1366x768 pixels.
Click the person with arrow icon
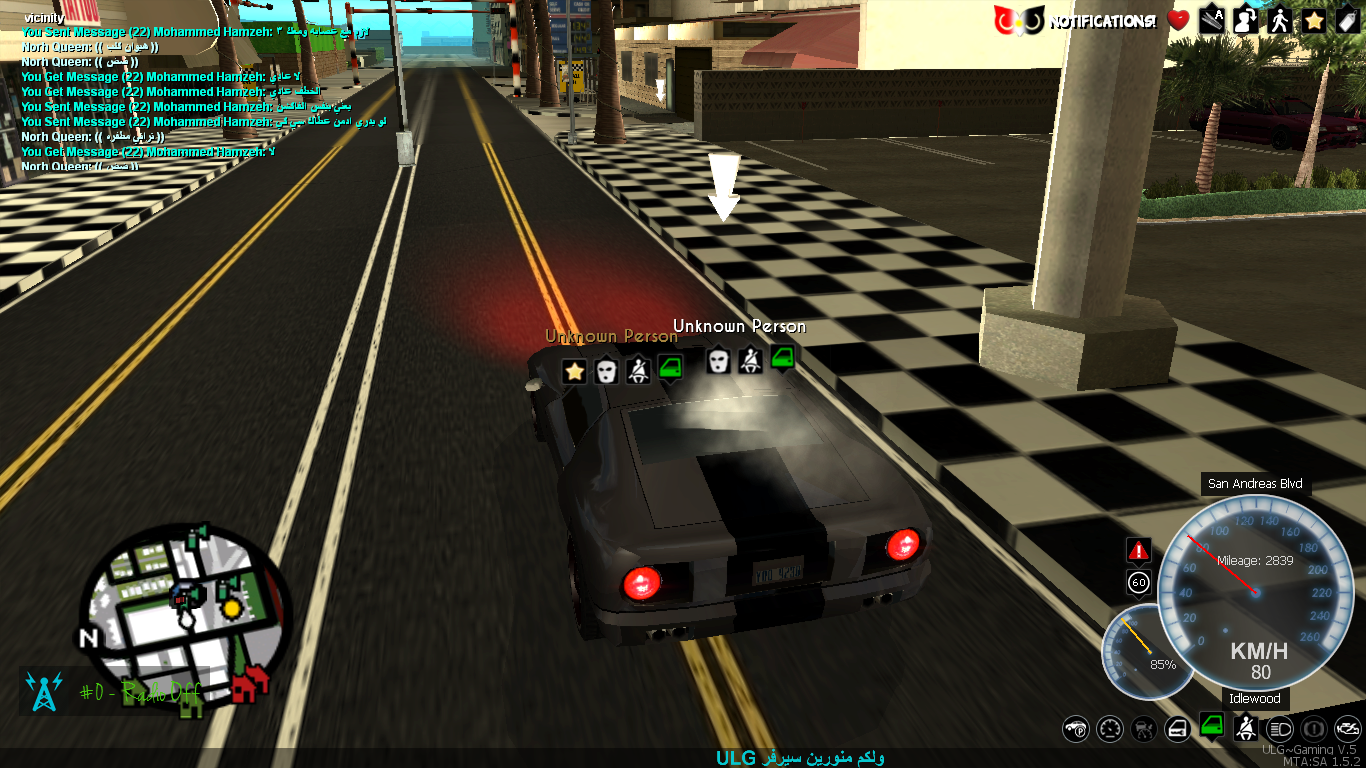point(1245,20)
